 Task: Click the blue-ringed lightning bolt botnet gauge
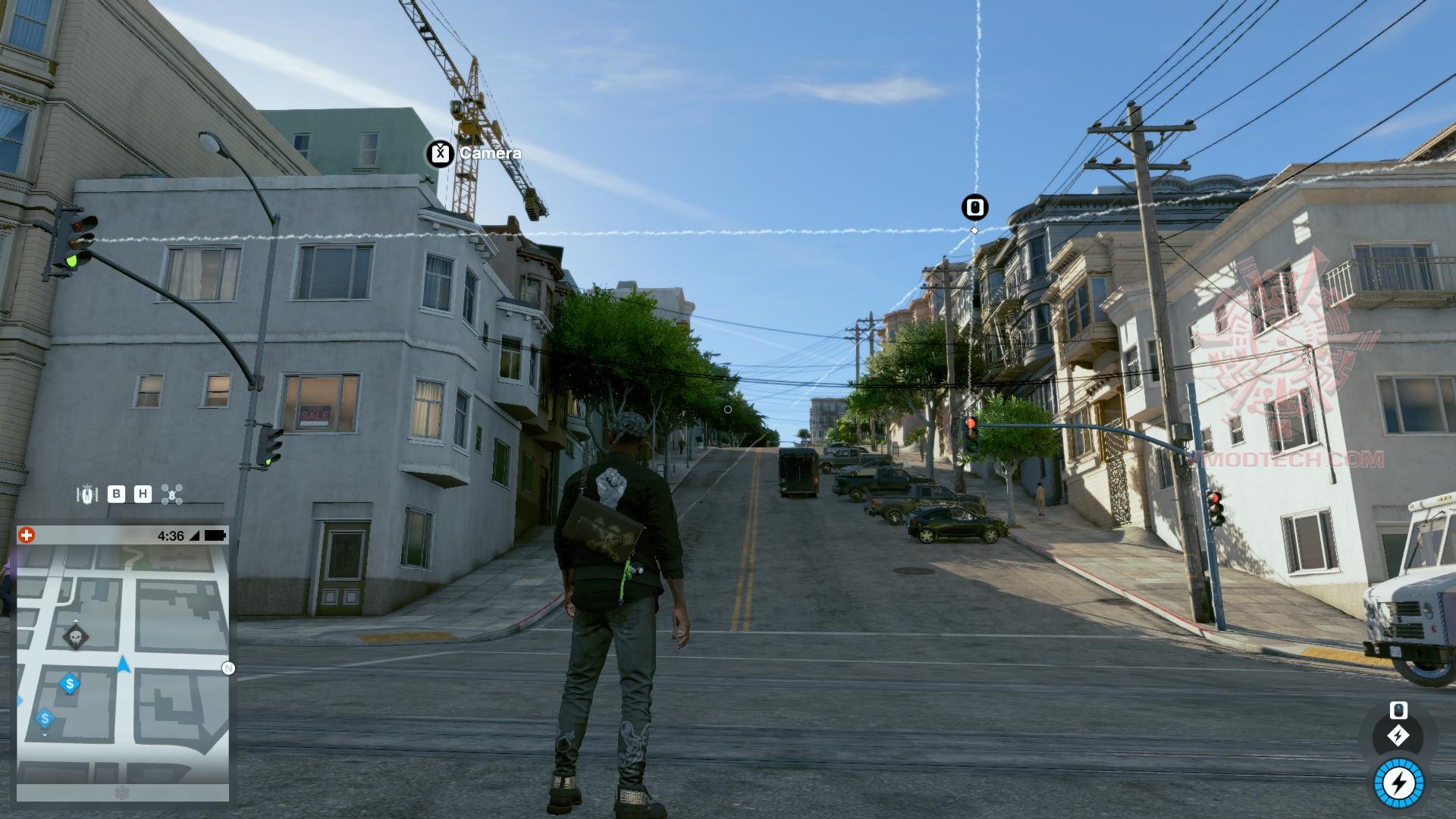click(1398, 783)
